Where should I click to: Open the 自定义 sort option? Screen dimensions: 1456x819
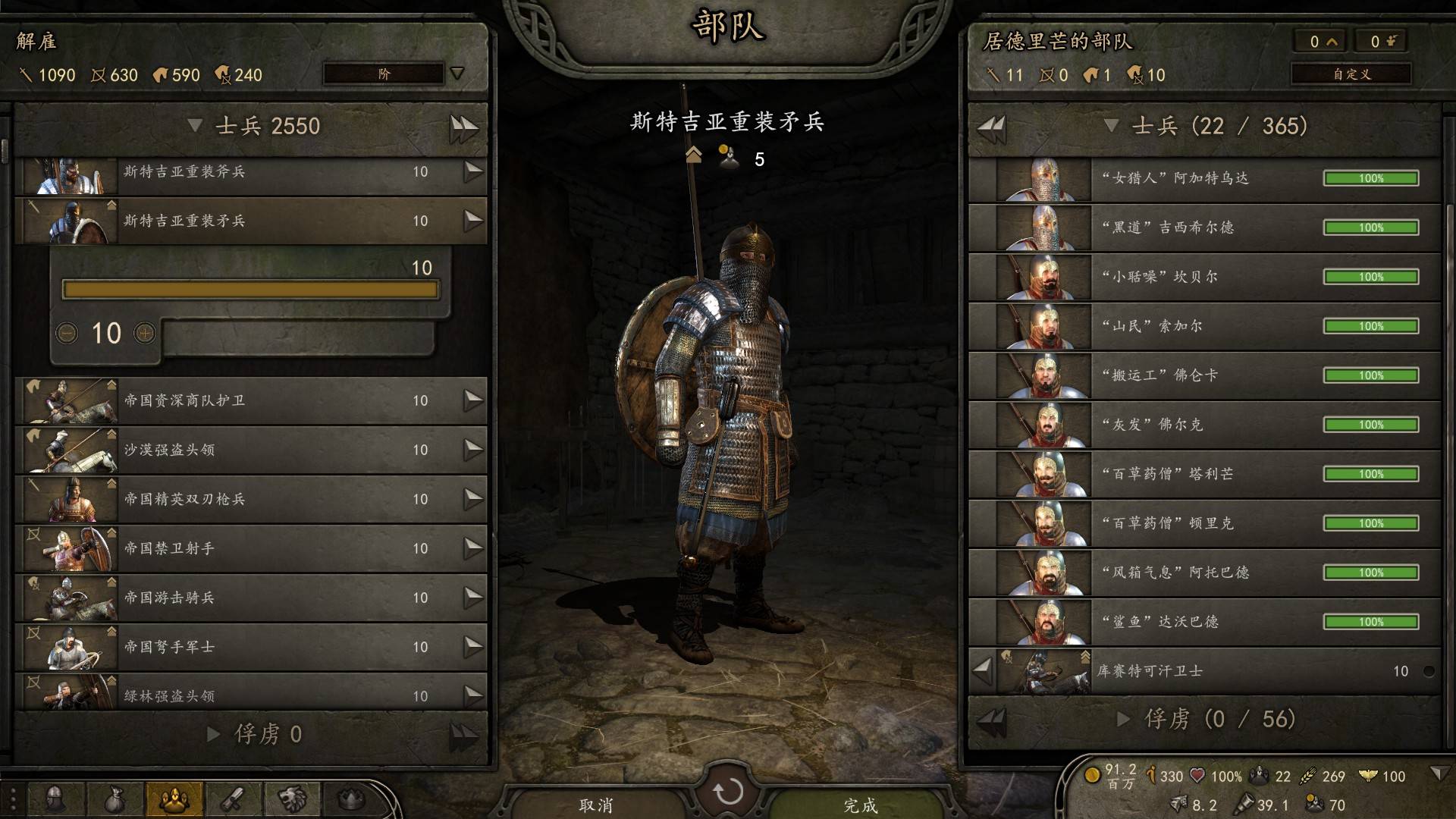click(1351, 74)
